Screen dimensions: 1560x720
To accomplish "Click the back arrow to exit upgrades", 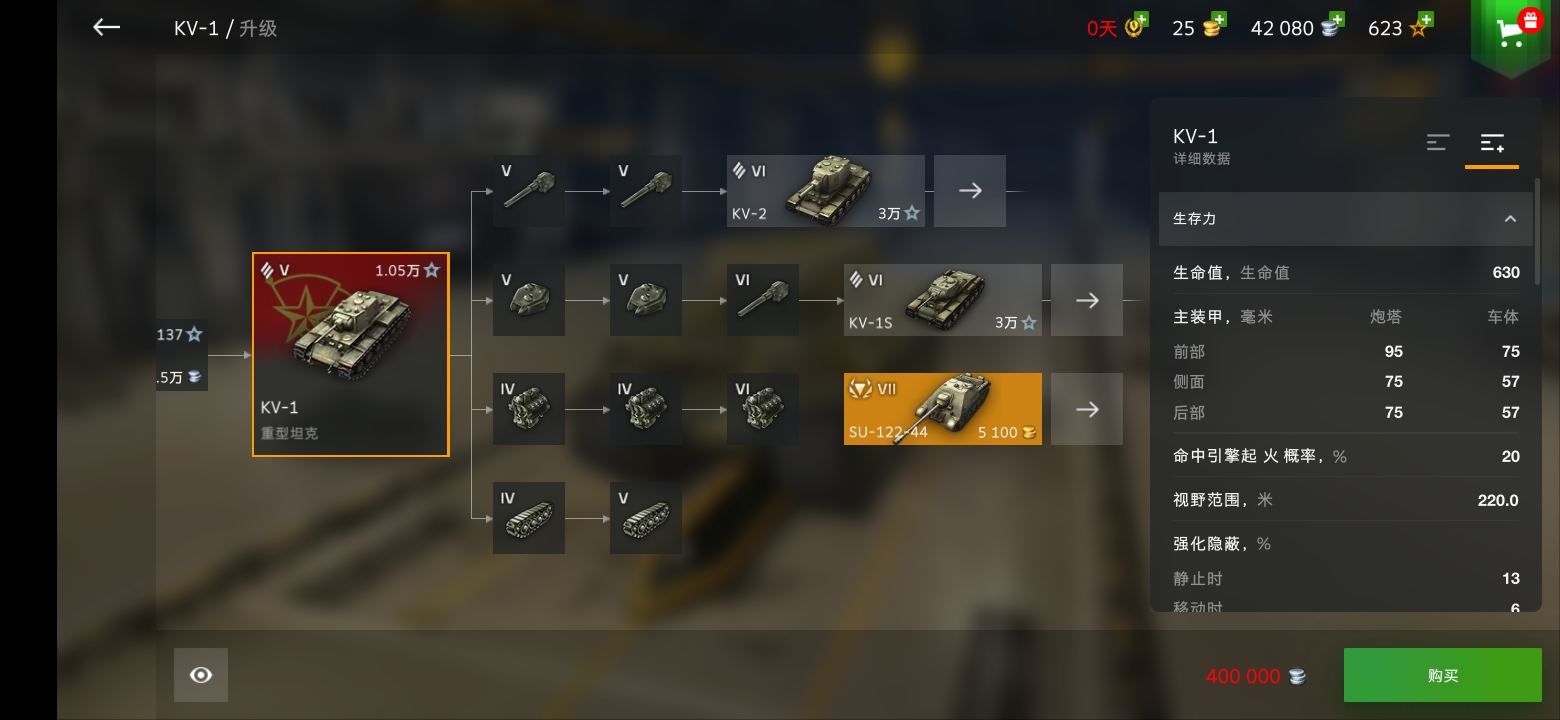I will click(x=105, y=27).
